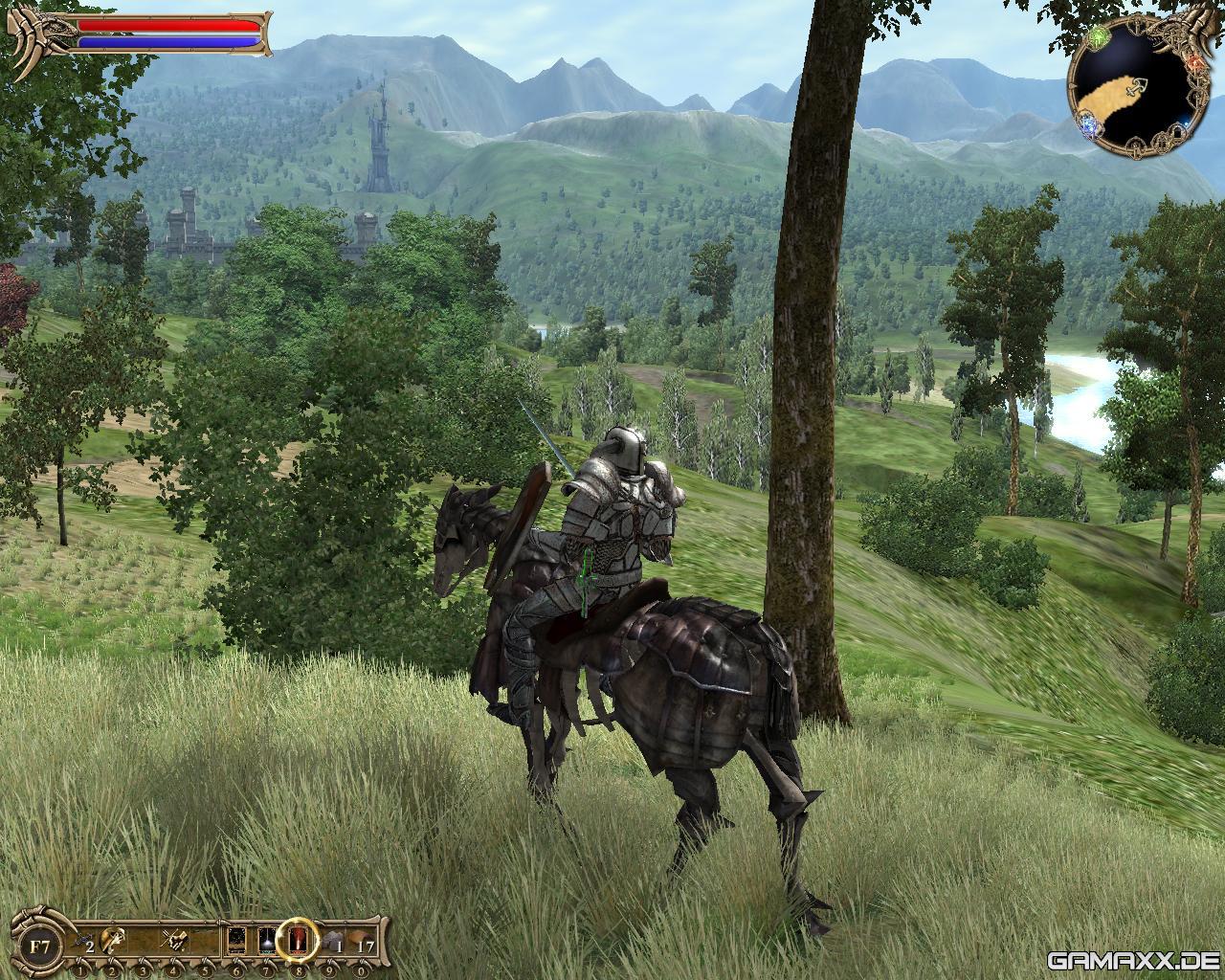Select the red gem on the minimap frame
The image size is (1225, 980).
[1195, 63]
